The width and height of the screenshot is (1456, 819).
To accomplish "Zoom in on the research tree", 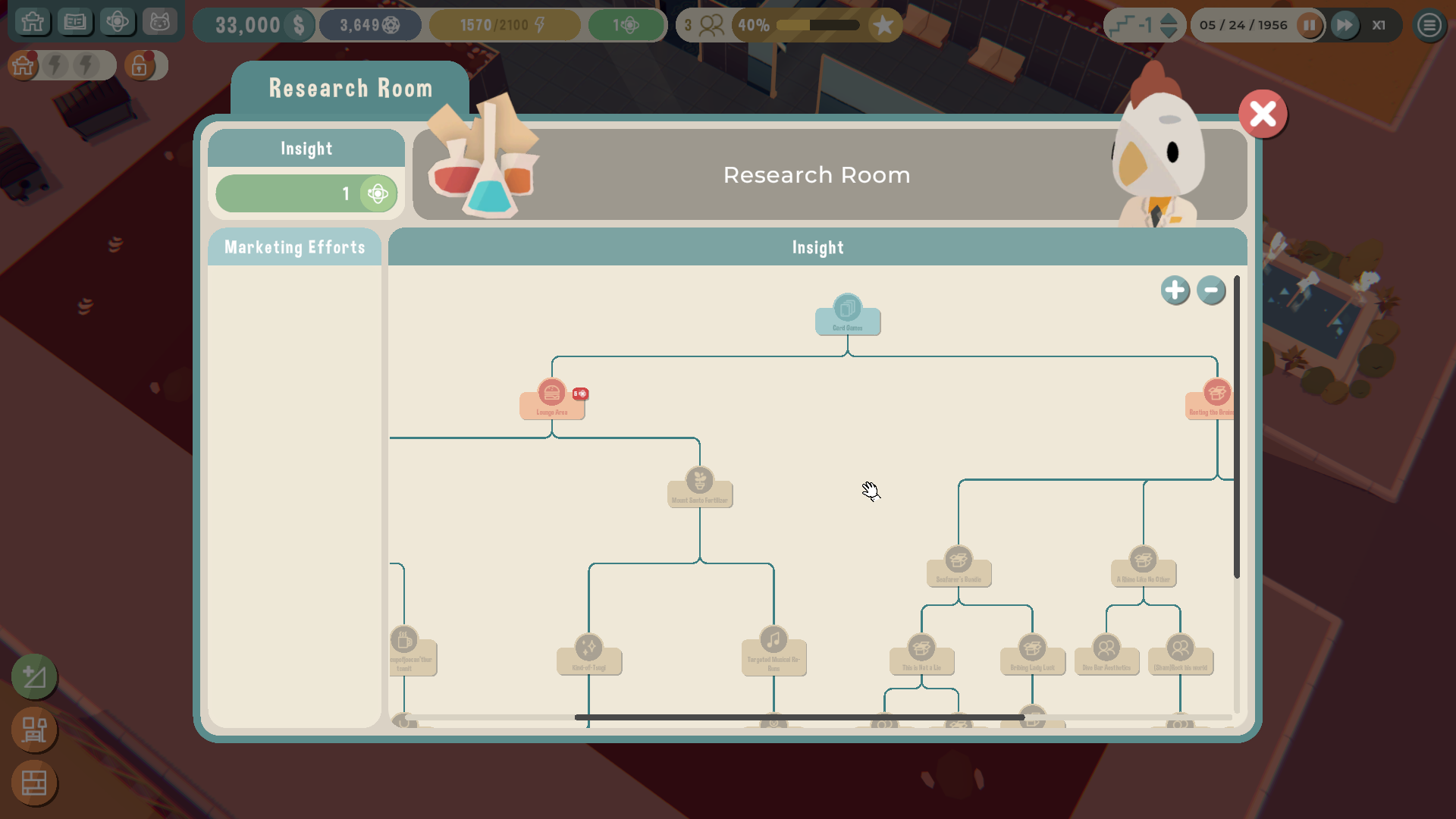I will pyautogui.click(x=1175, y=290).
